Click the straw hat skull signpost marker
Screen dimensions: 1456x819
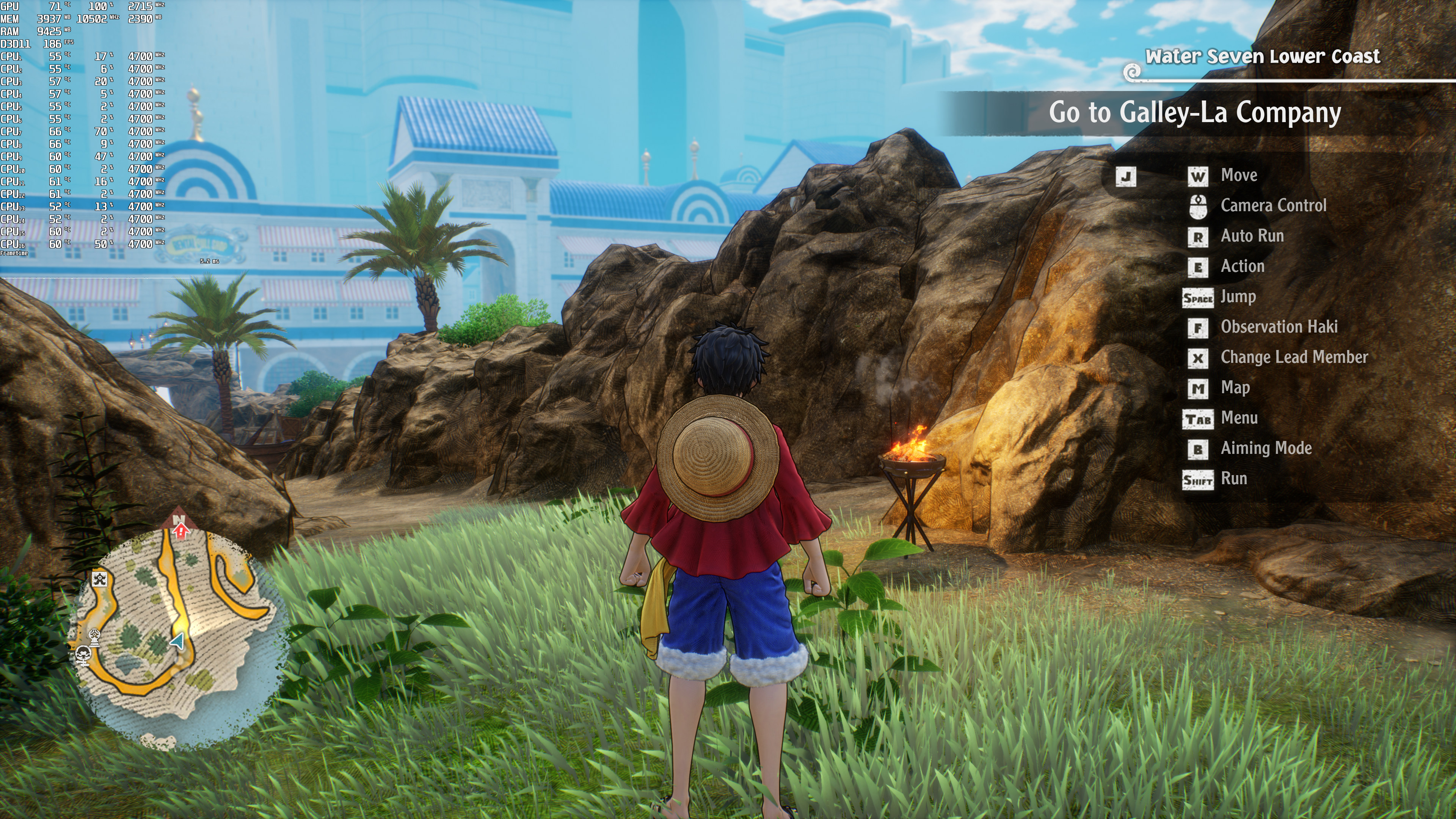point(84,656)
